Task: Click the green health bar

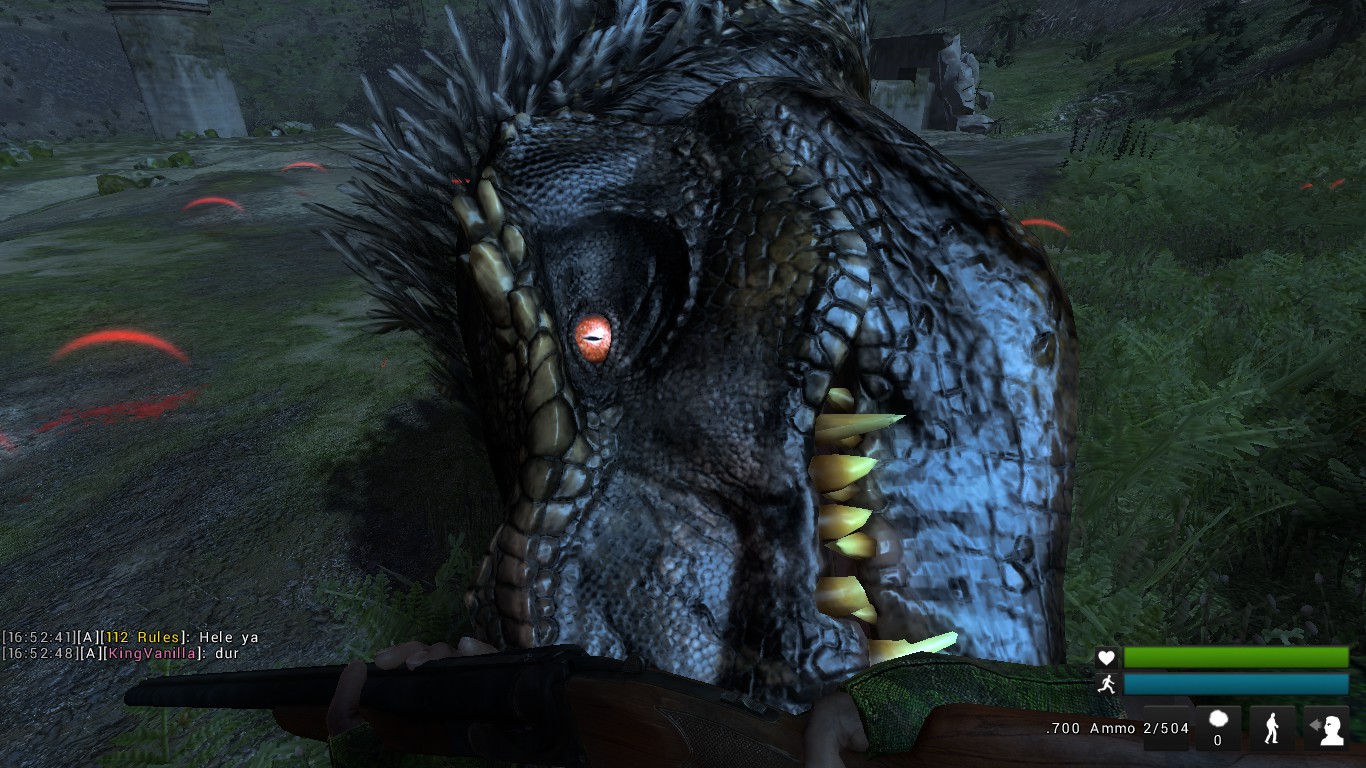Action: tap(1235, 657)
